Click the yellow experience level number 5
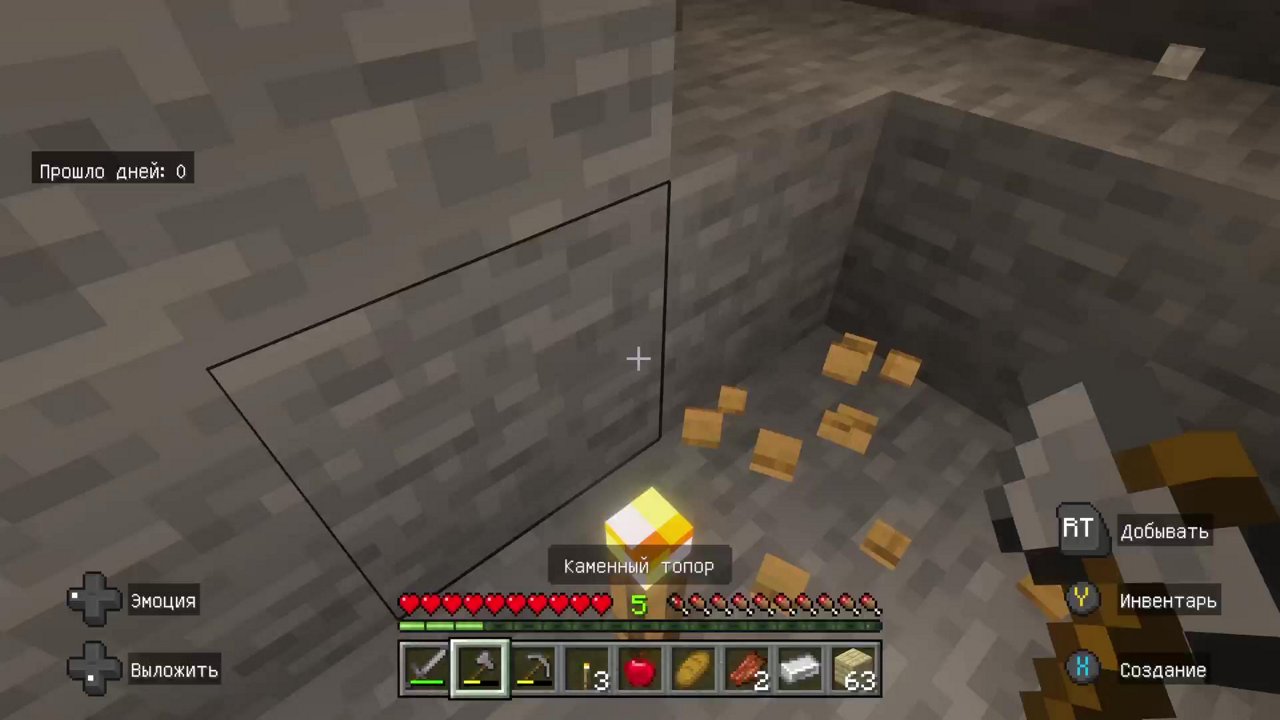Image resolution: width=1280 pixels, height=720 pixels. pos(639,603)
